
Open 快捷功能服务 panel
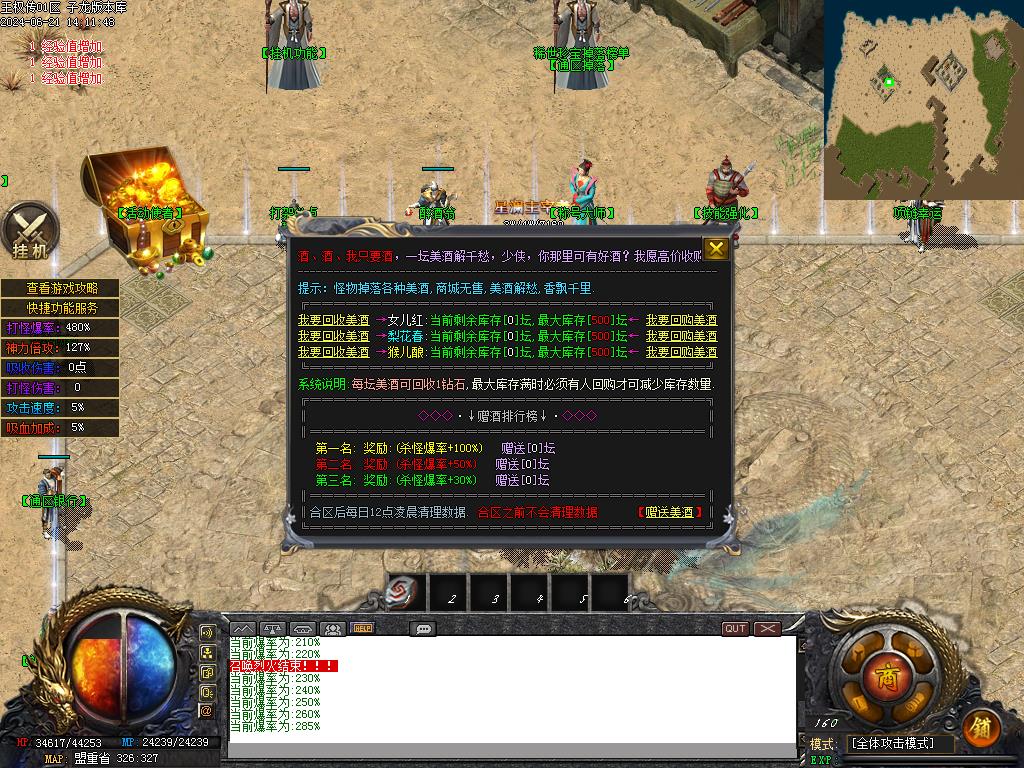point(62,308)
